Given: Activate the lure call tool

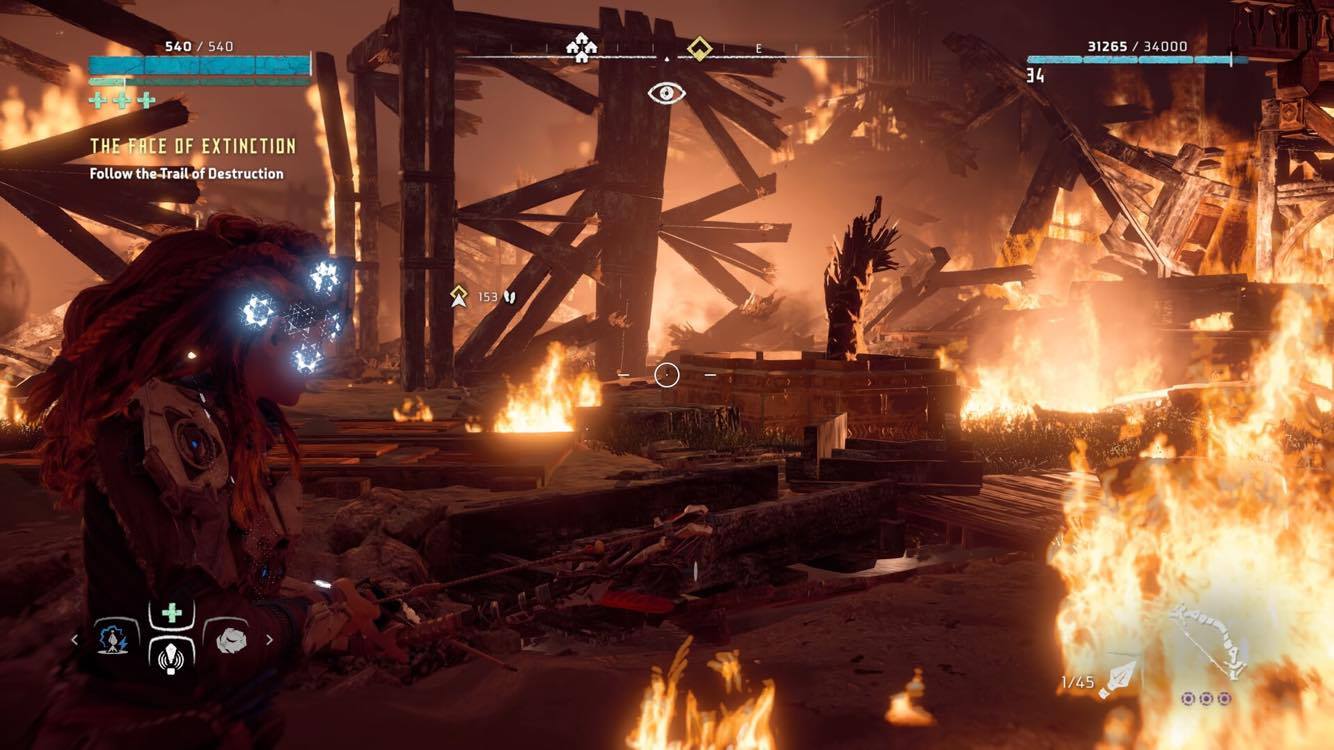Looking at the screenshot, I should click(x=171, y=654).
